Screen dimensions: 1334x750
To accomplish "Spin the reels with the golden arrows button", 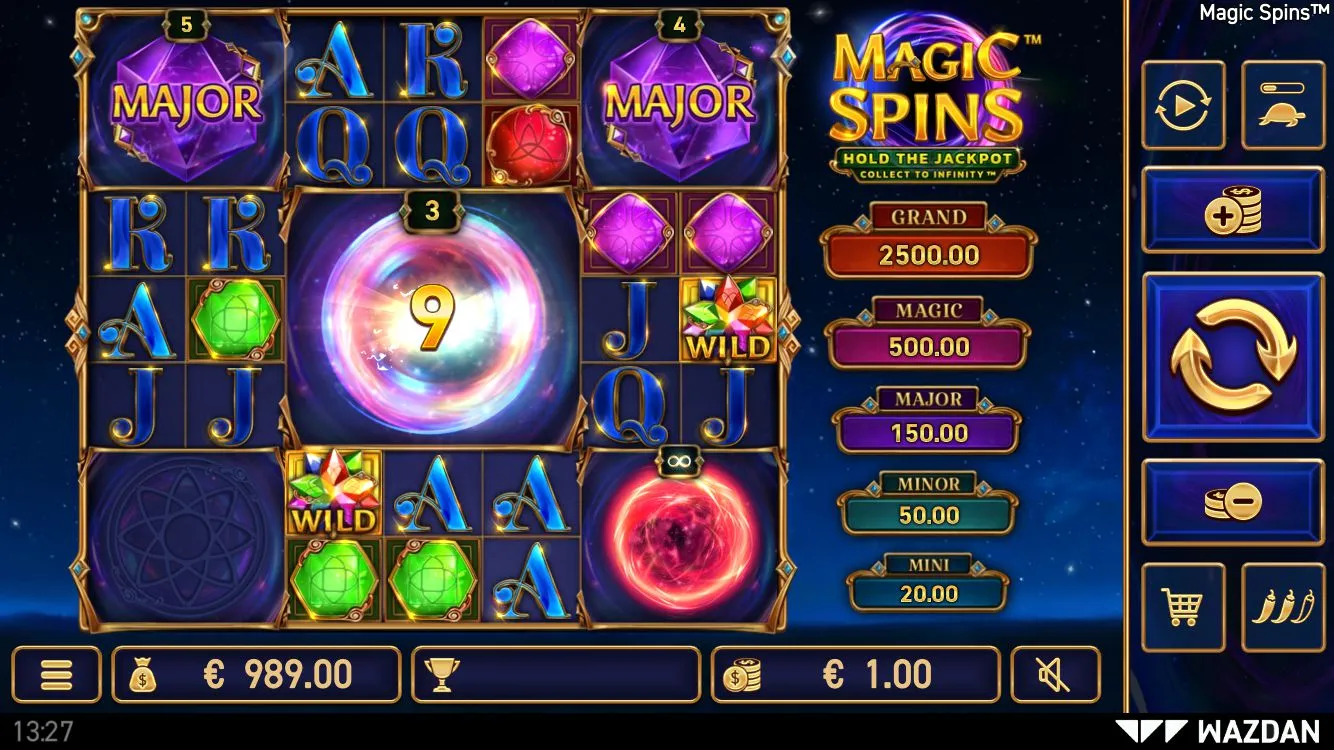I will [x=1233, y=356].
